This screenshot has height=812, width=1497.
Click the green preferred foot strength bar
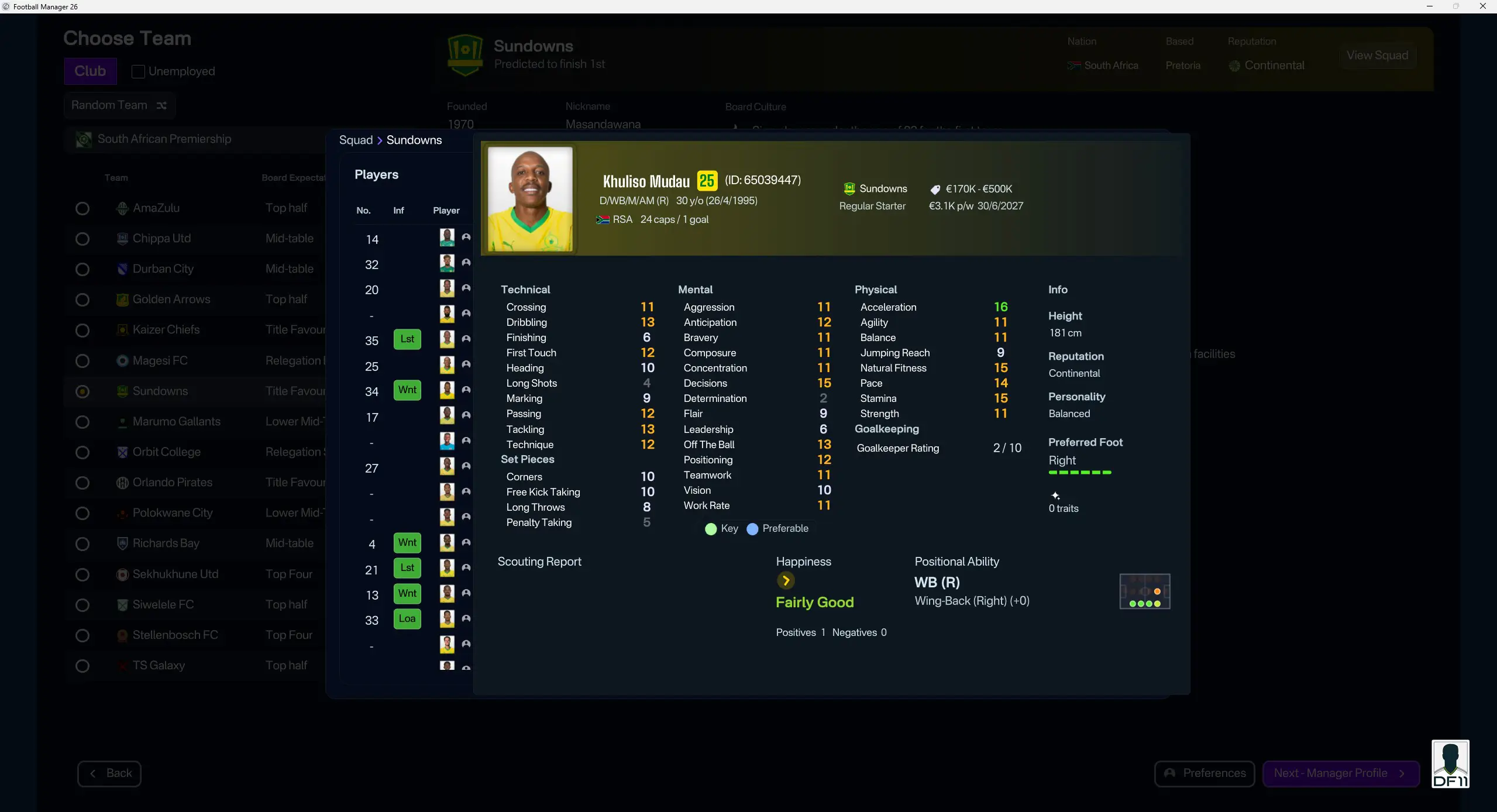point(1079,473)
